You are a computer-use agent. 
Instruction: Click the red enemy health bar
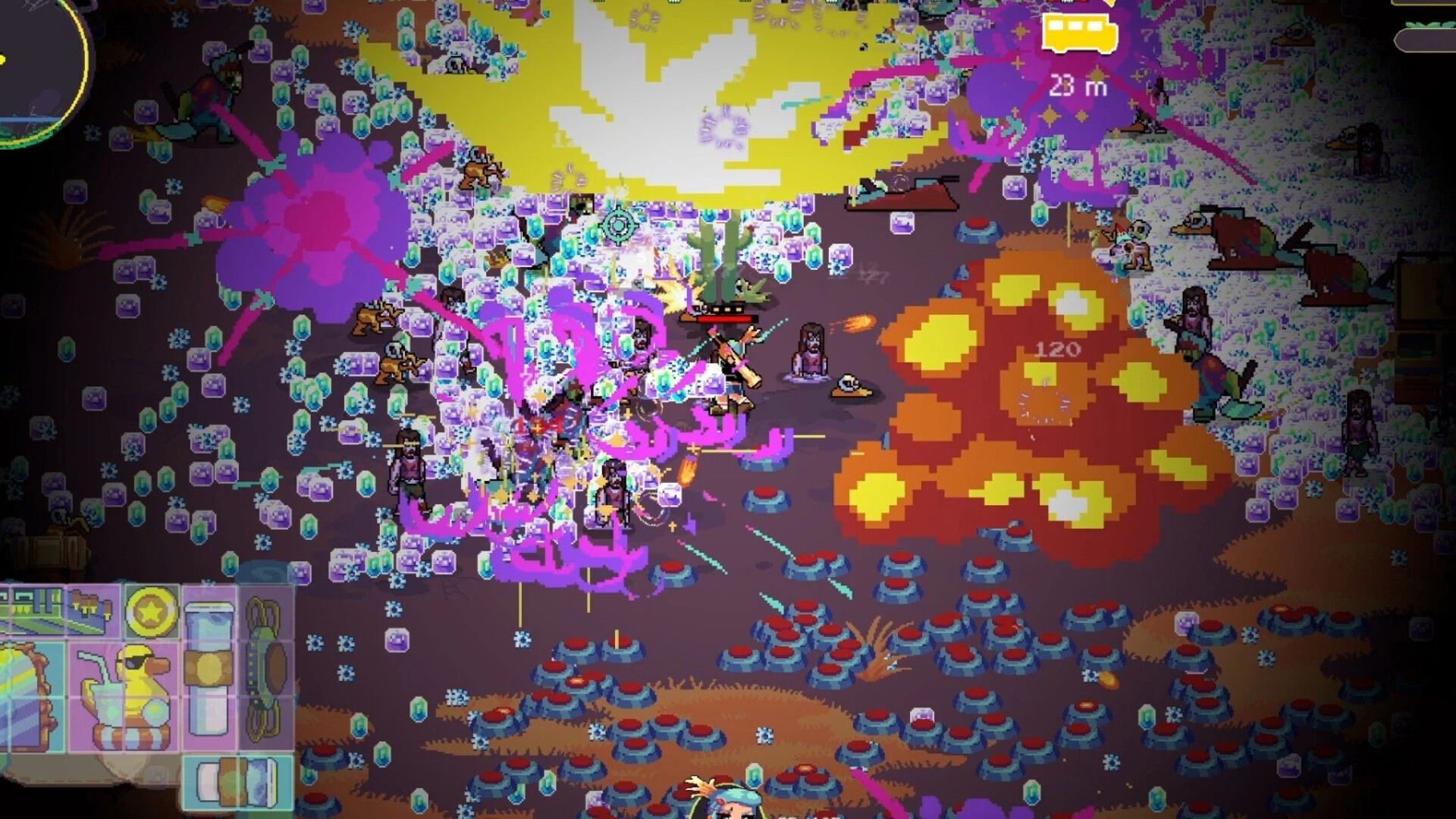tap(723, 318)
